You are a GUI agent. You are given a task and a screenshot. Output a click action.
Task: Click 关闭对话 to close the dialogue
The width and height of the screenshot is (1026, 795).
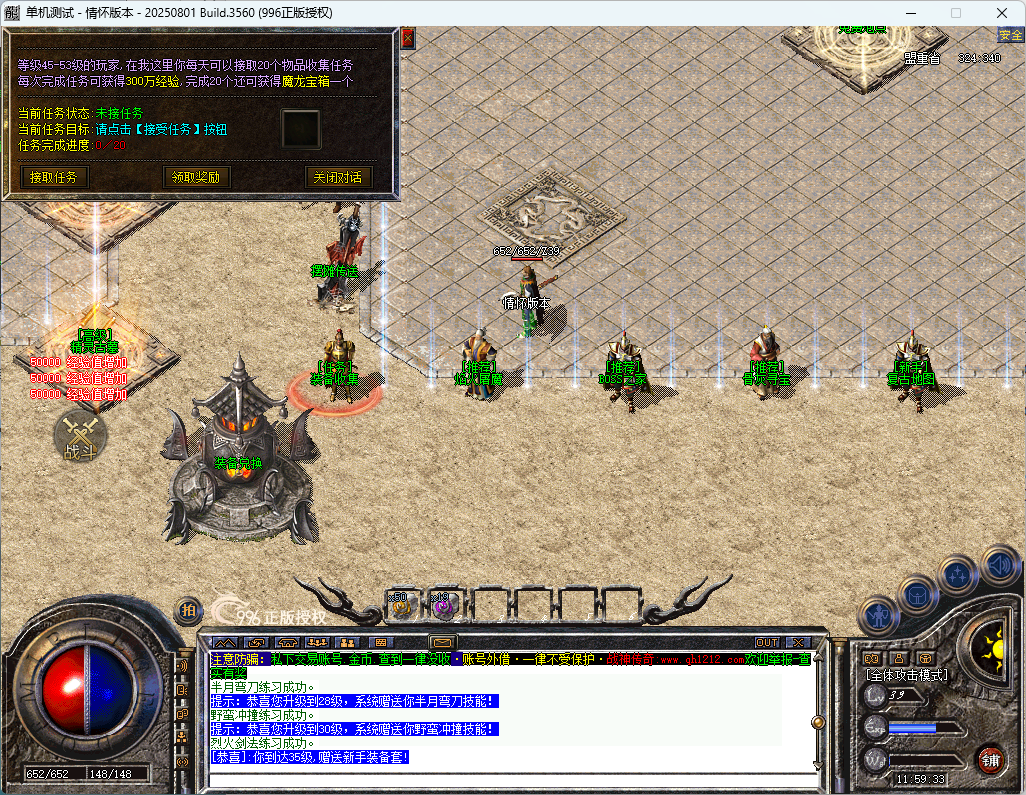pyautogui.click(x=338, y=177)
